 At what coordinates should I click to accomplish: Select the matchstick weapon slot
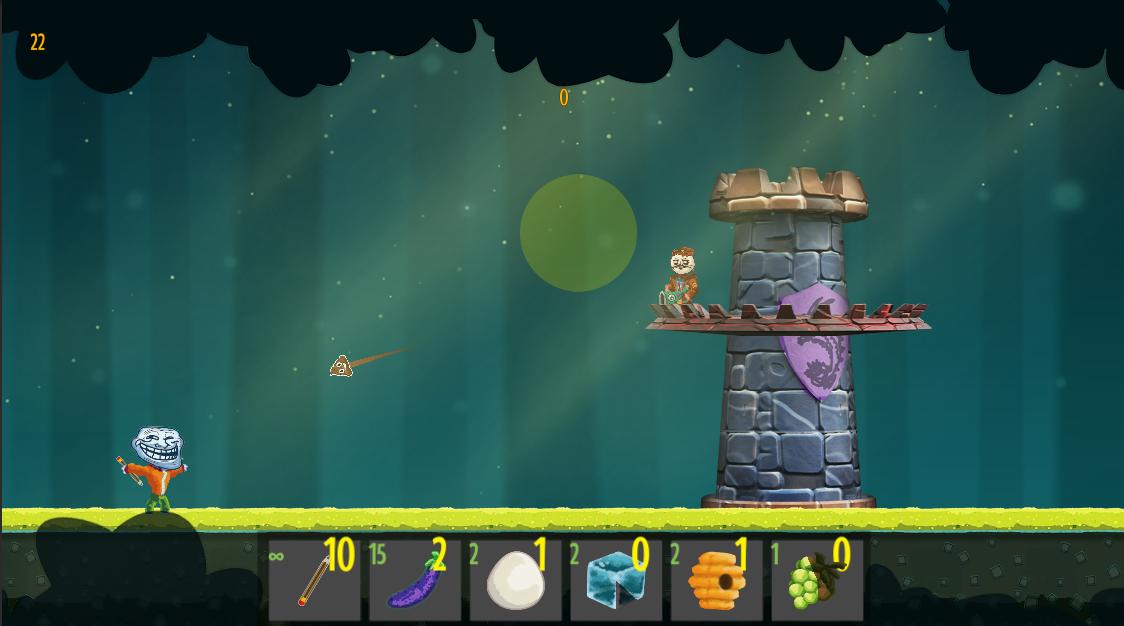314,580
